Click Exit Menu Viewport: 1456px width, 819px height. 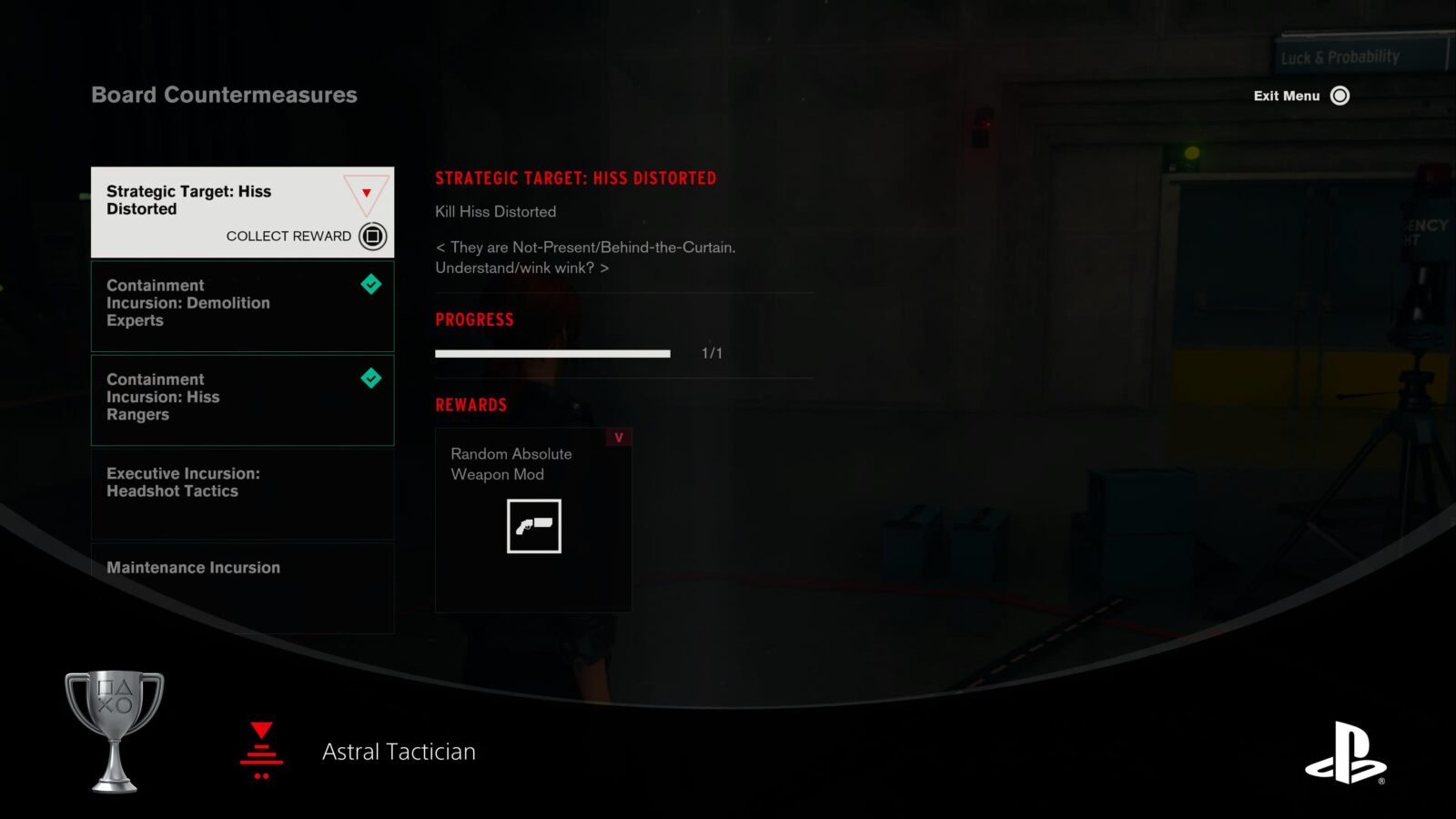coord(1287,96)
